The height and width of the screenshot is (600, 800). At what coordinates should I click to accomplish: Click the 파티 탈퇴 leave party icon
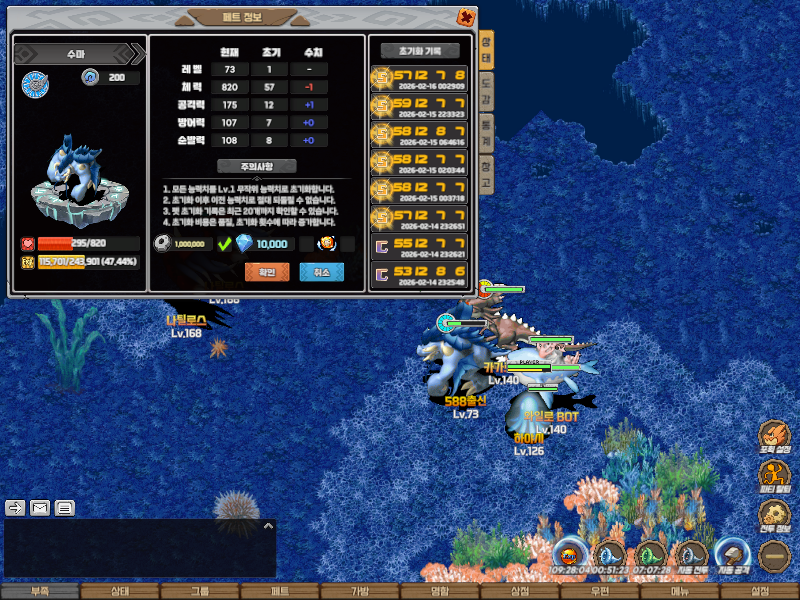[x=774, y=476]
